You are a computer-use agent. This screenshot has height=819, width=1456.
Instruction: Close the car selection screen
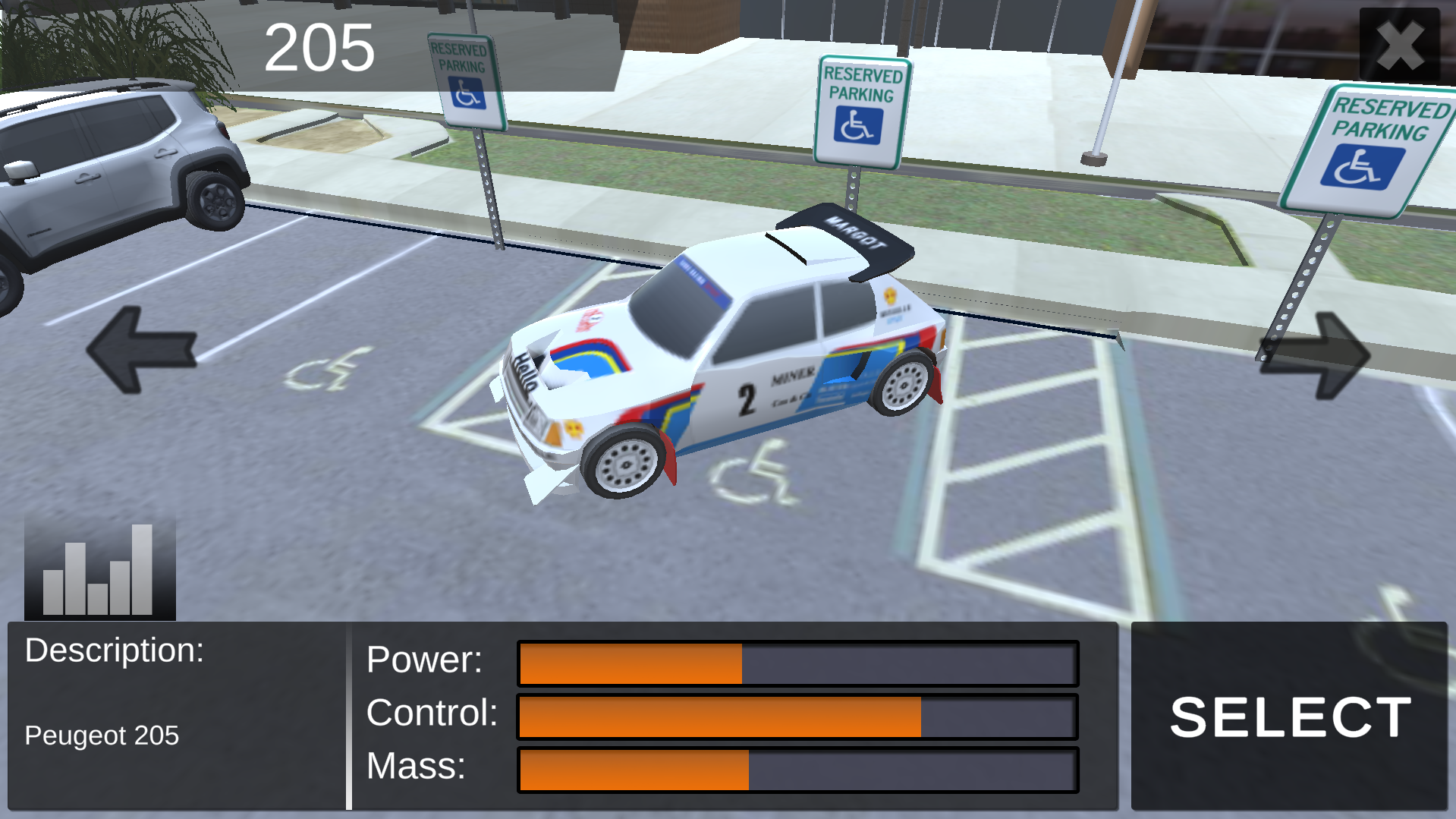click(1399, 46)
